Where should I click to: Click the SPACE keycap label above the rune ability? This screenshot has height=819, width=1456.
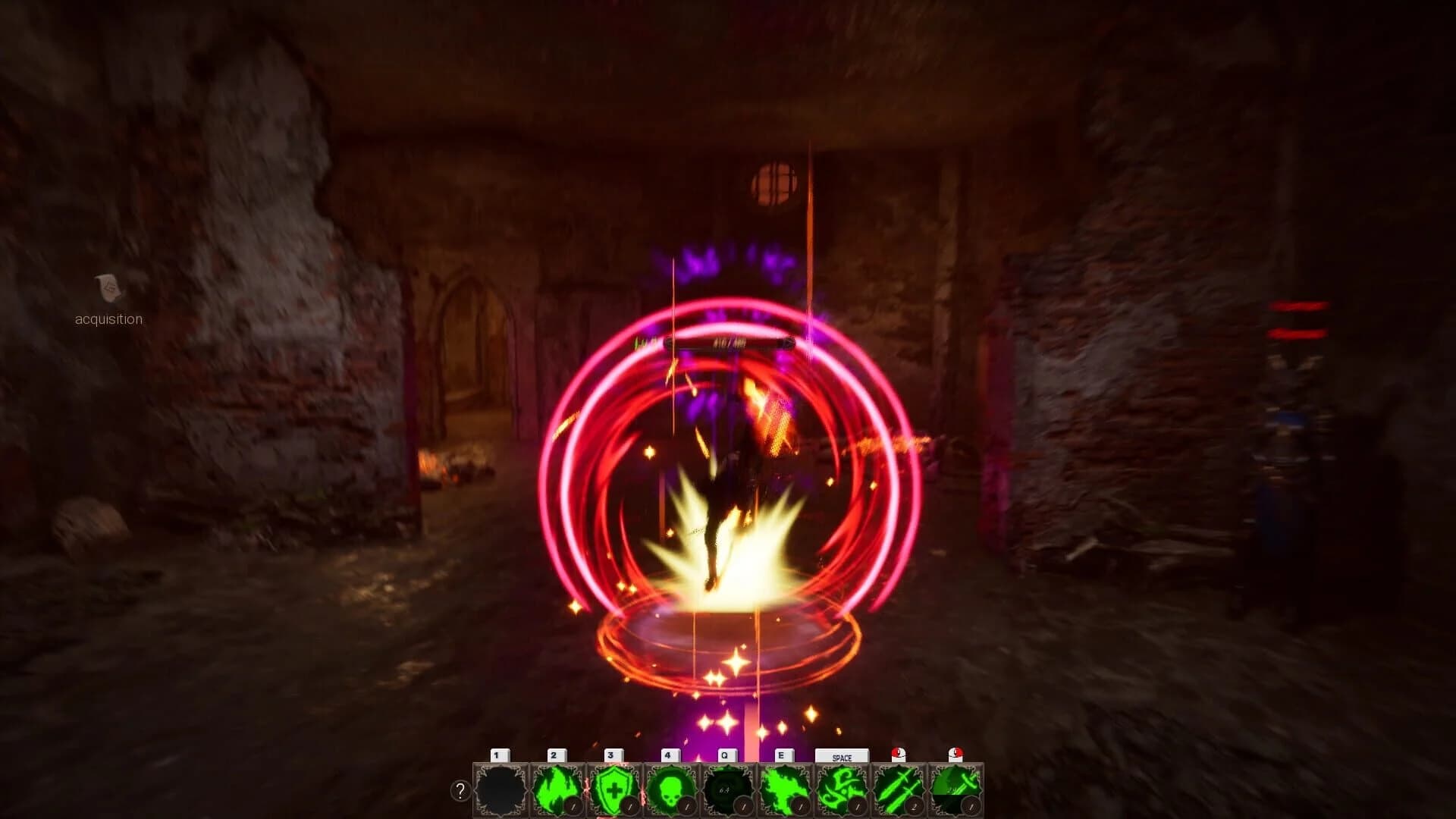(843, 756)
